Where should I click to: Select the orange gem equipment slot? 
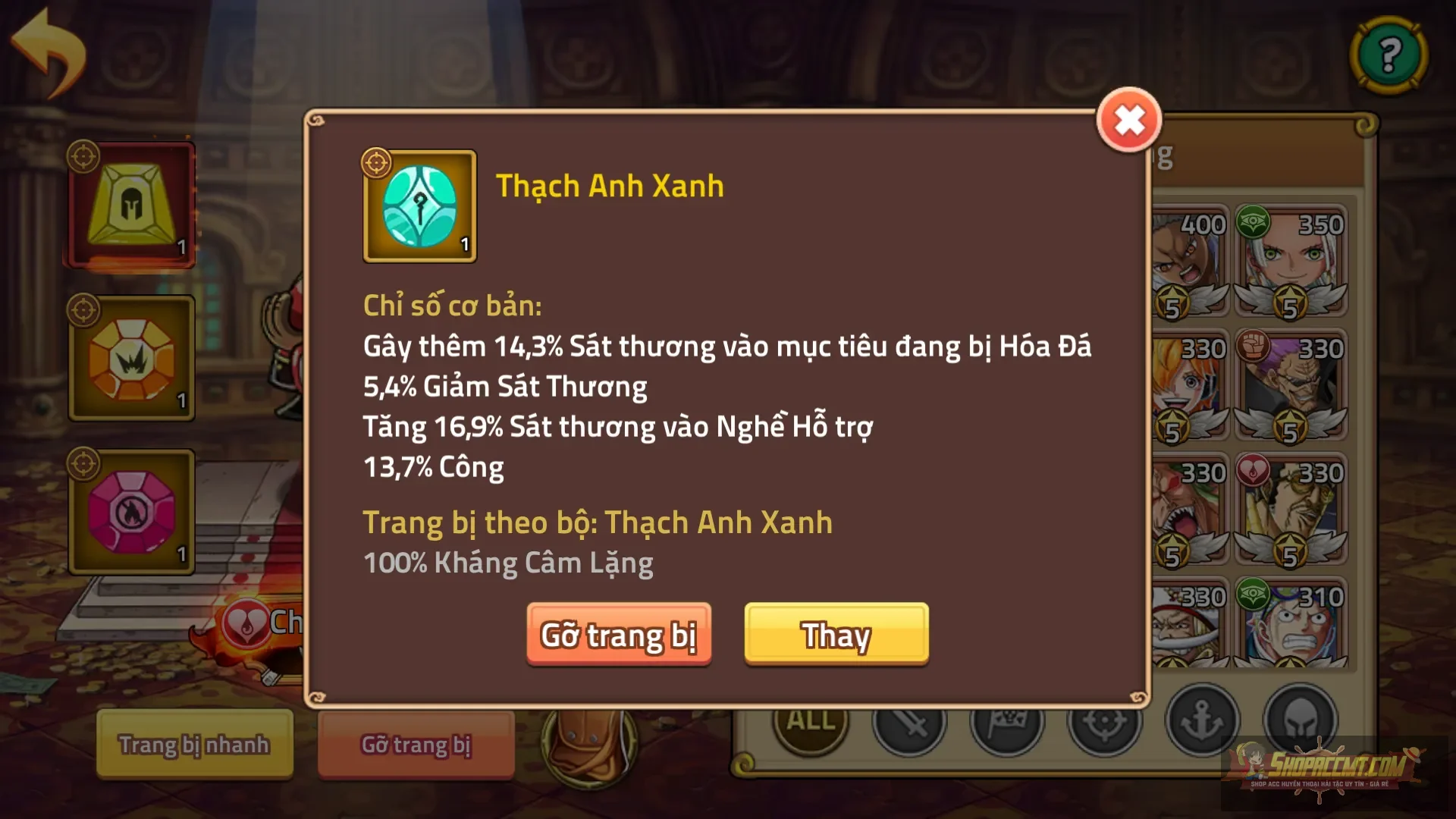(x=130, y=358)
